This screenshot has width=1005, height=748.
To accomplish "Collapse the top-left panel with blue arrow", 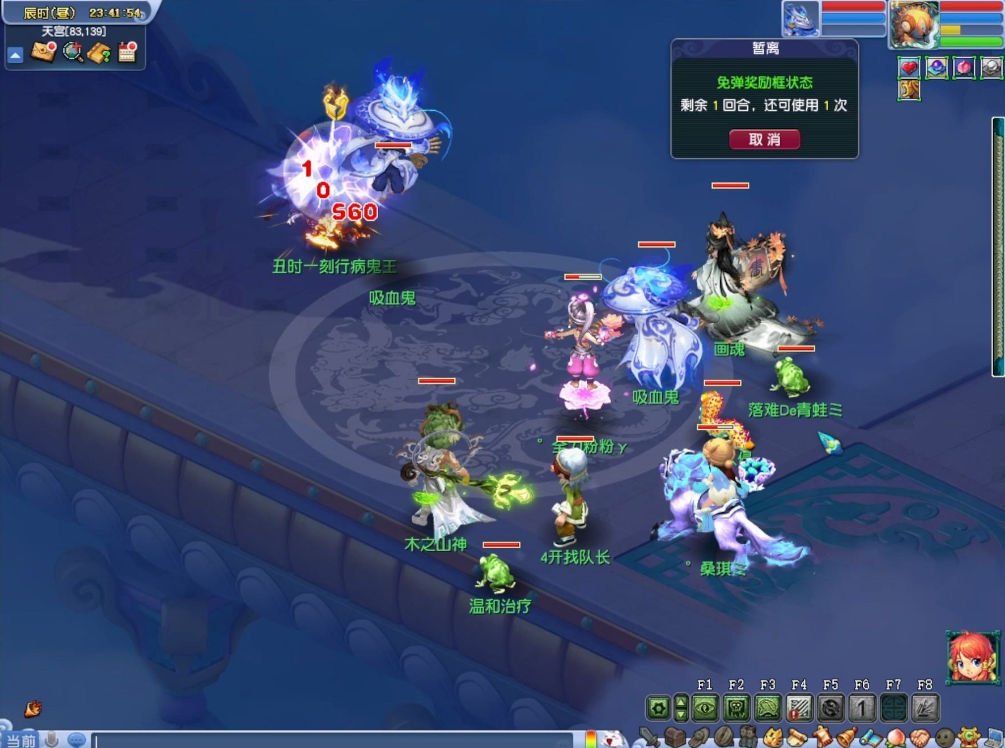I will [15, 55].
